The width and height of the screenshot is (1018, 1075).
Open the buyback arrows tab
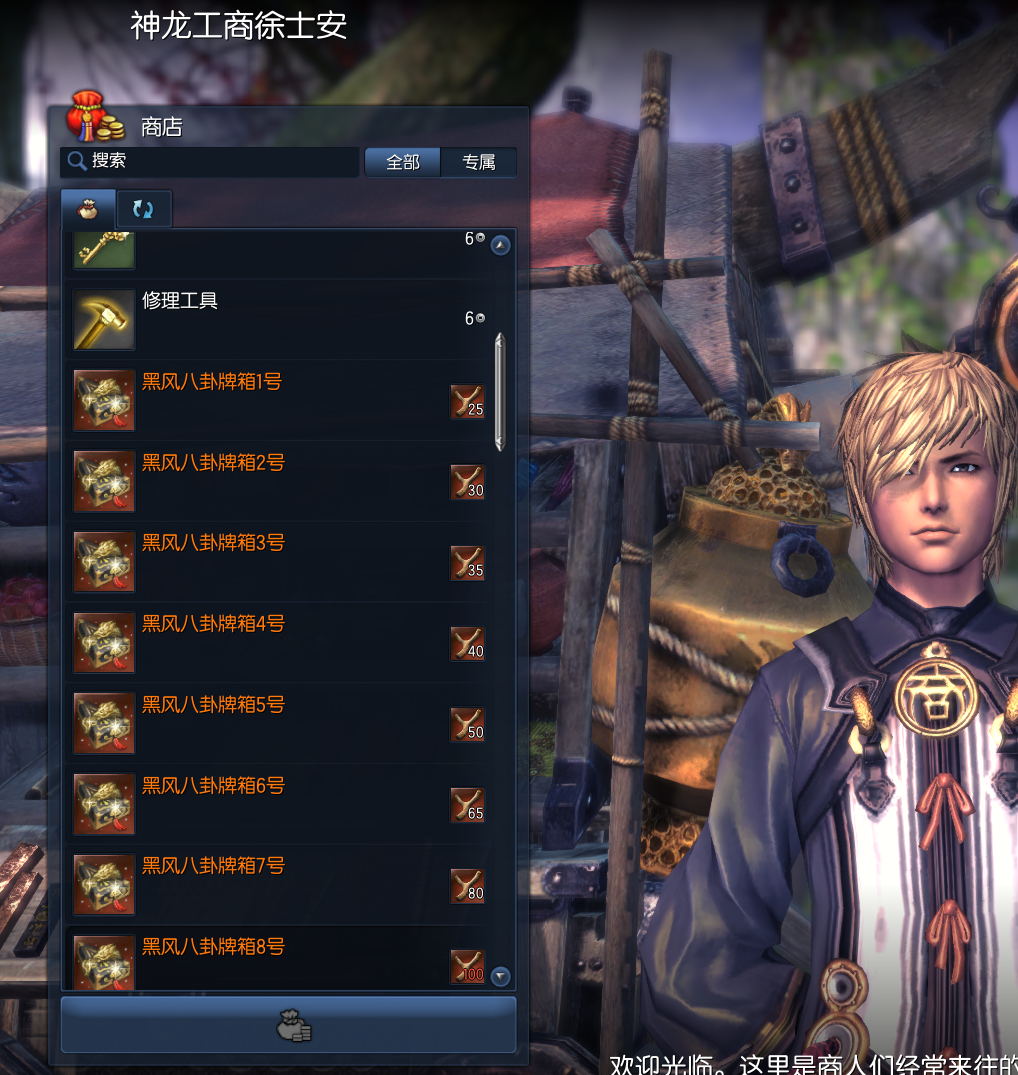coord(143,209)
